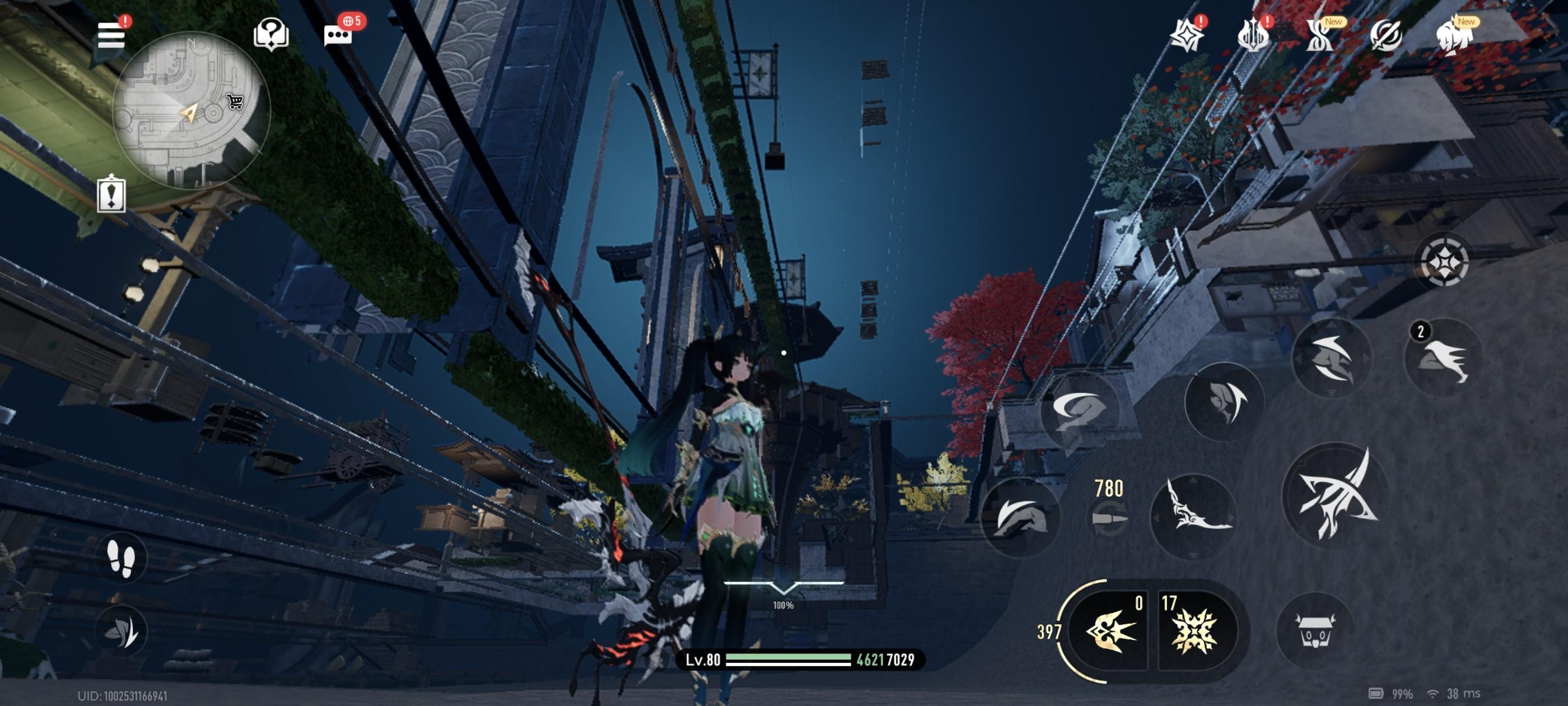1568x706 pixels.
Task: Open the New-tagged hourglass-shaped icon
Action: coord(1320,36)
